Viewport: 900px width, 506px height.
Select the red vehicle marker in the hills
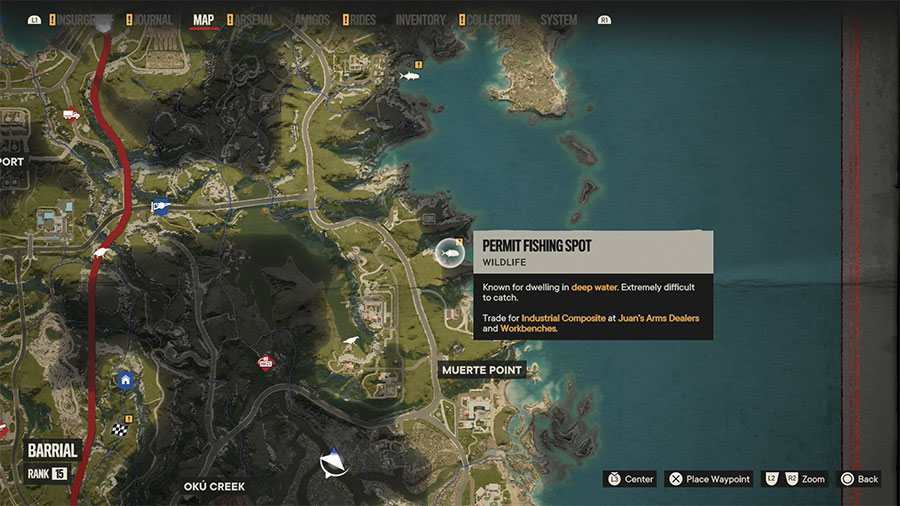click(x=265, y=362)
